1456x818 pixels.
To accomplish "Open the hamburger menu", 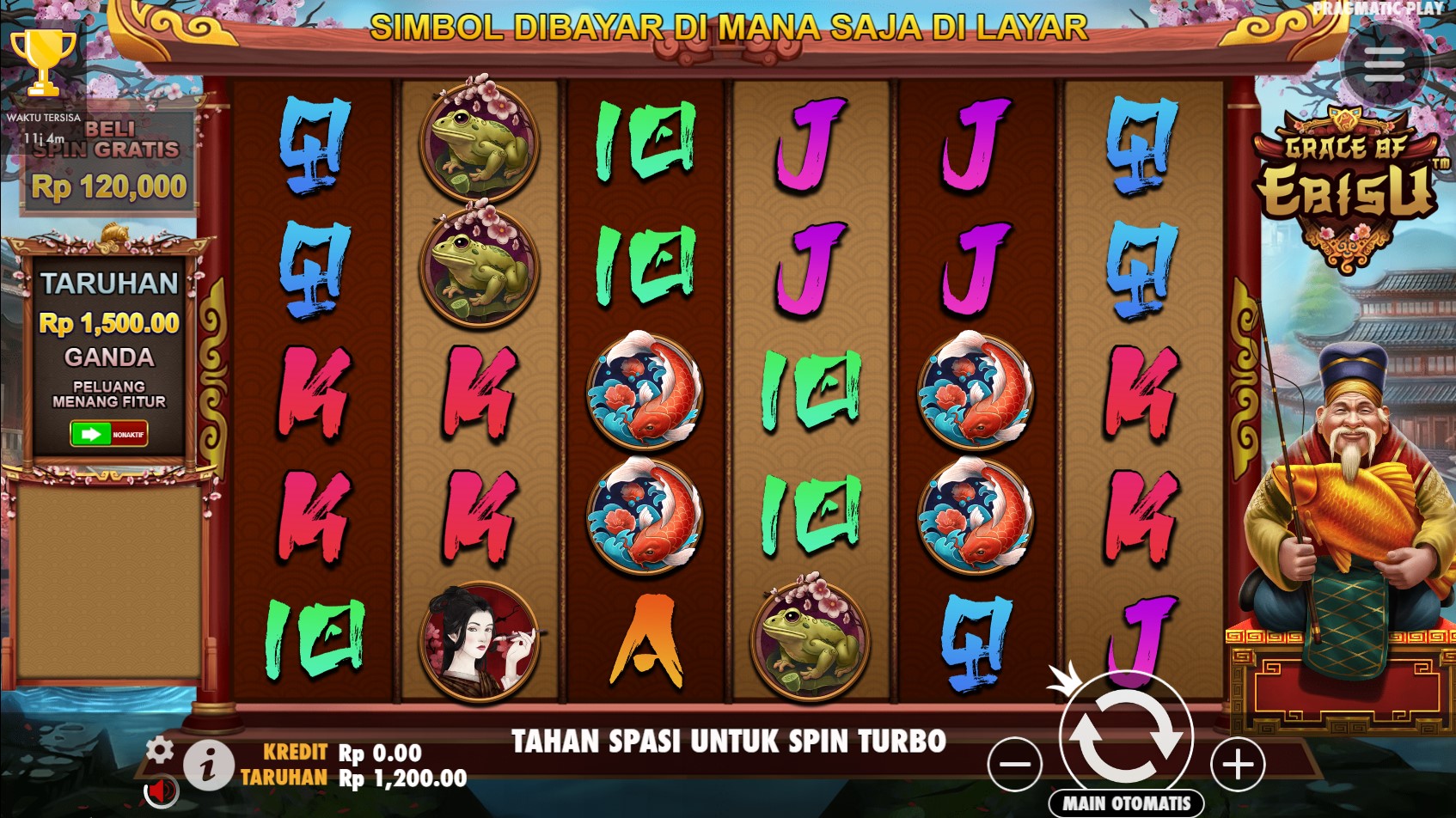I will pyautogui.click(x=1384, y=65).
